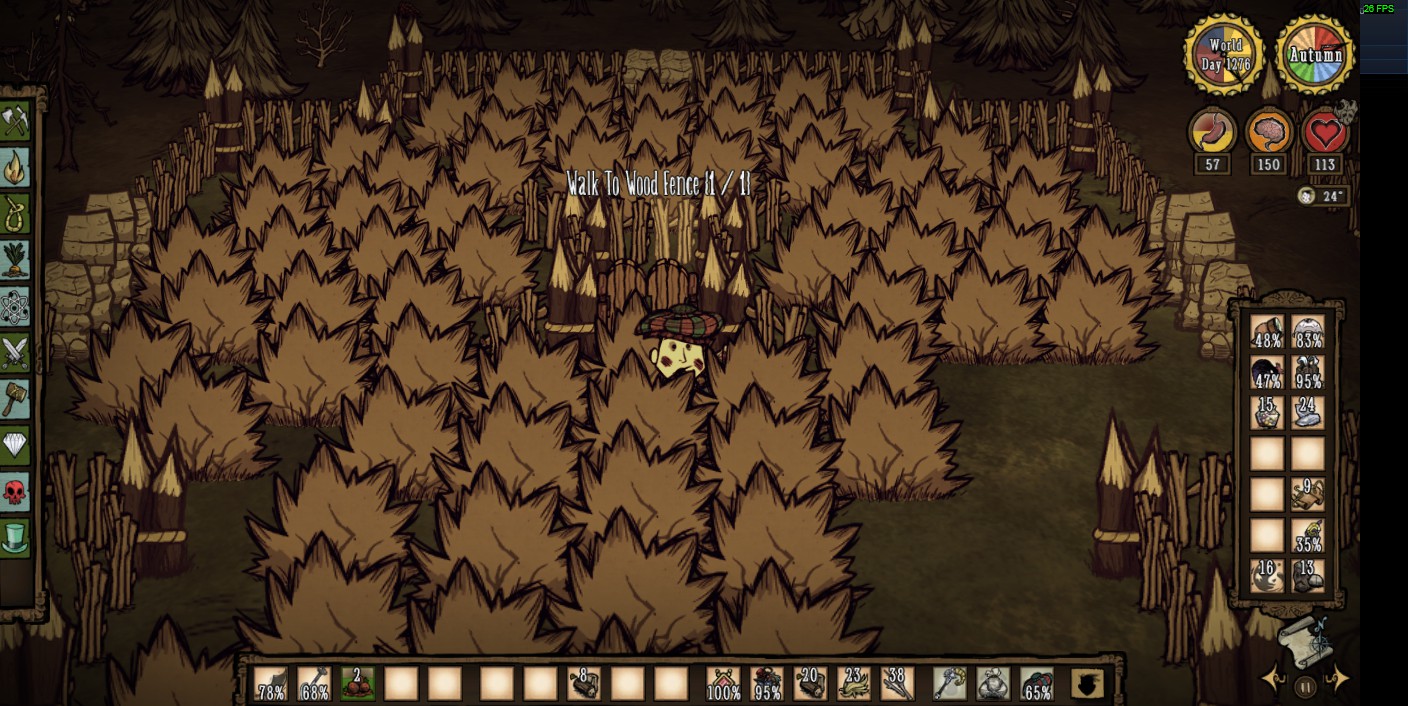Open the Science atom crafting tab
1408x706 pixels.
click(15, 307)
